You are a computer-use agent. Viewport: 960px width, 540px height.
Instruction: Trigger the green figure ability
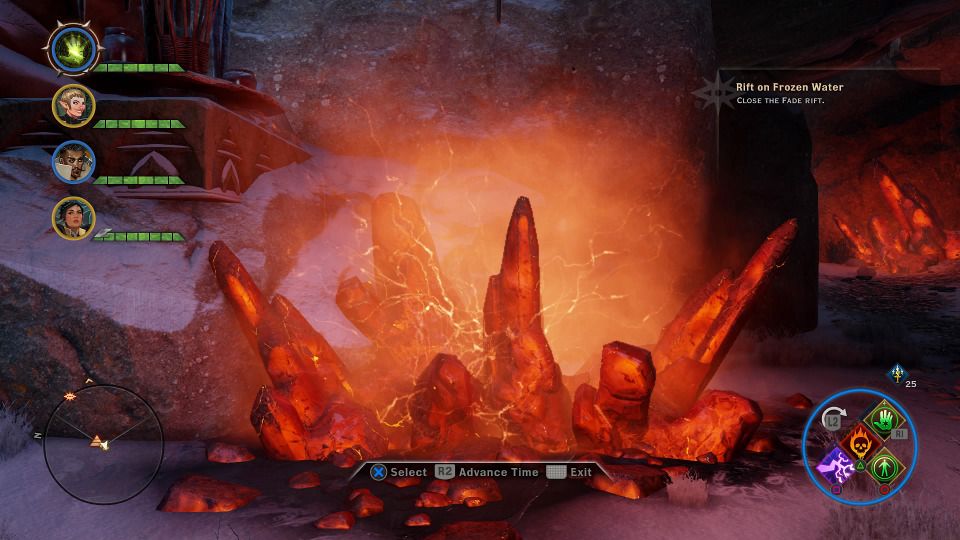pos(884,466)
